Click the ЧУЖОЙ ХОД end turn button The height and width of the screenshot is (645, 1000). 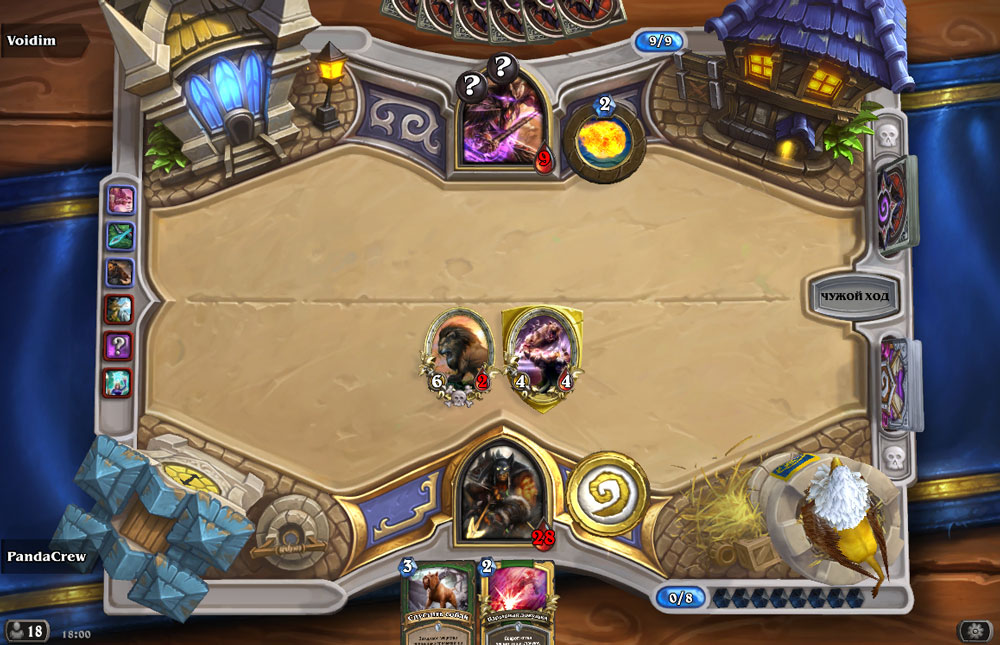click(x=854, y=296)
